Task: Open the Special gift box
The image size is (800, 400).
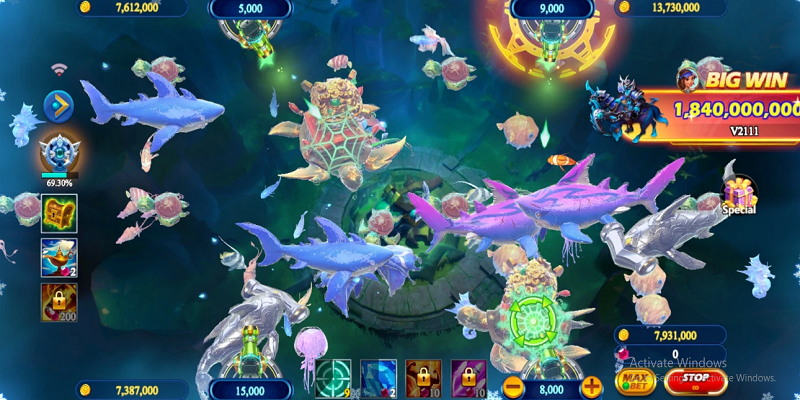Action: click(x=739, y=192)
